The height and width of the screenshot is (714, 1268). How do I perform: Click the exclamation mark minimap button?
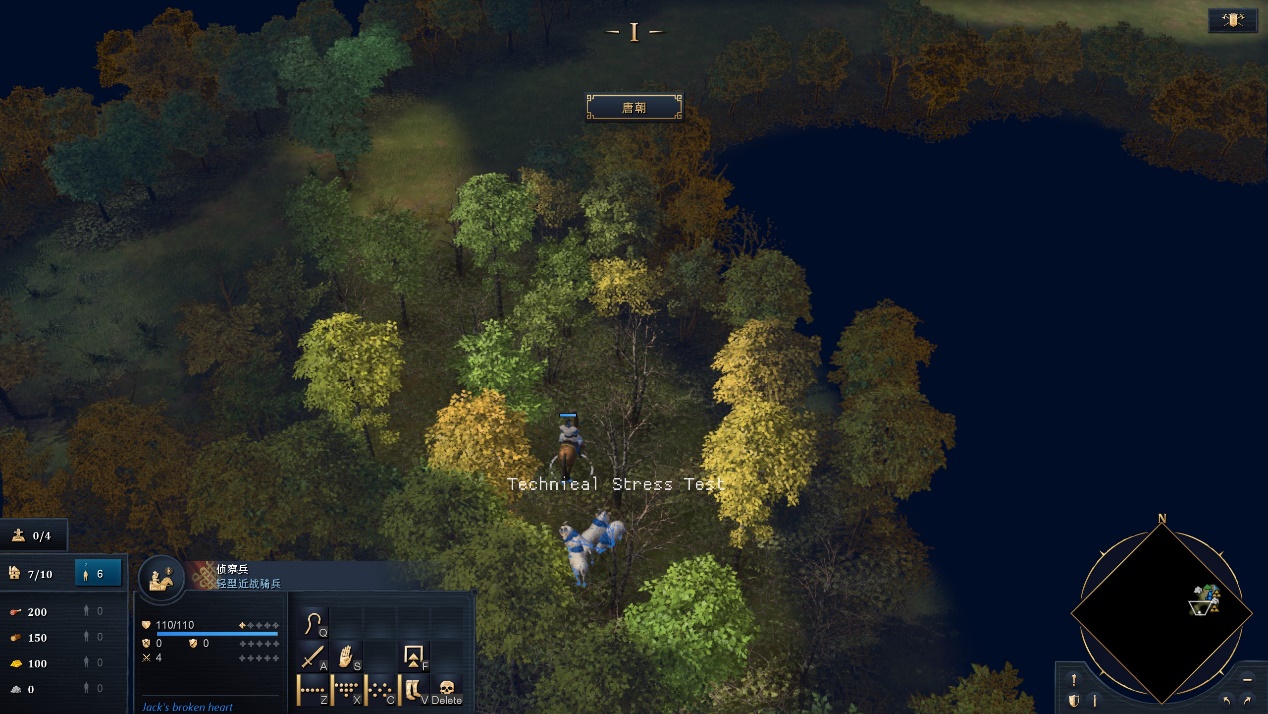(1074, 679)
